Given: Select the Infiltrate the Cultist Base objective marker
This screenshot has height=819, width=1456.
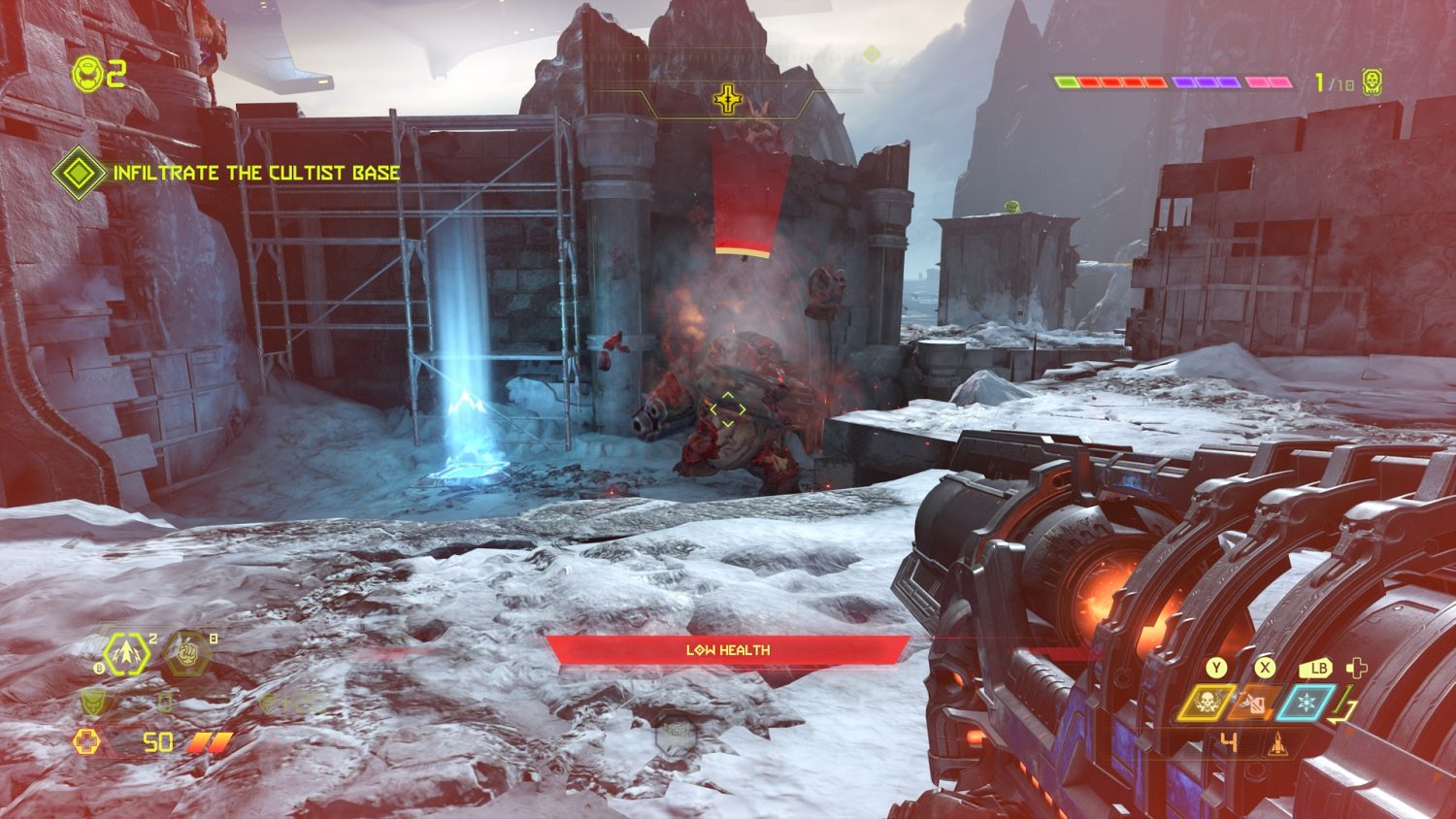Looking at the screenshot, I should (x=79, y=173).
